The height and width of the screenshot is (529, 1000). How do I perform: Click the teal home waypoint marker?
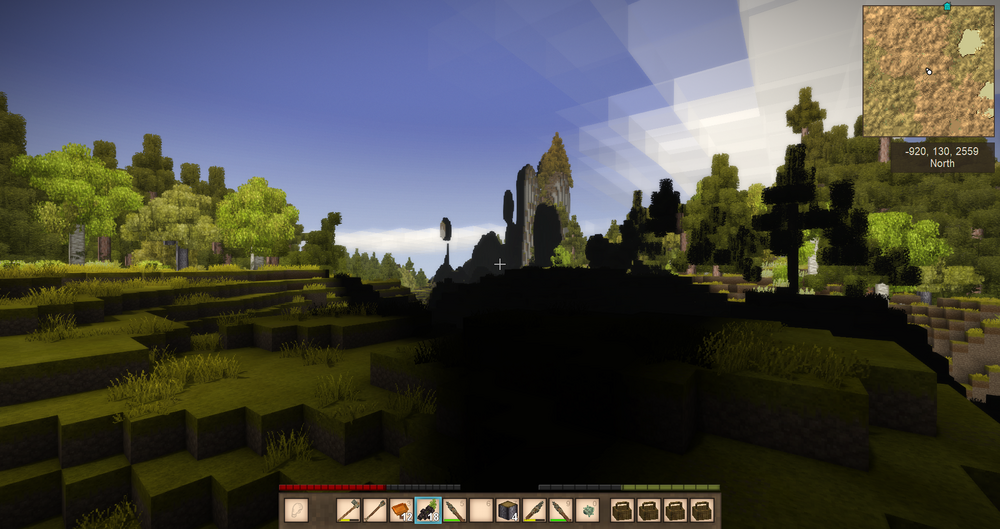tap(946, 7)
